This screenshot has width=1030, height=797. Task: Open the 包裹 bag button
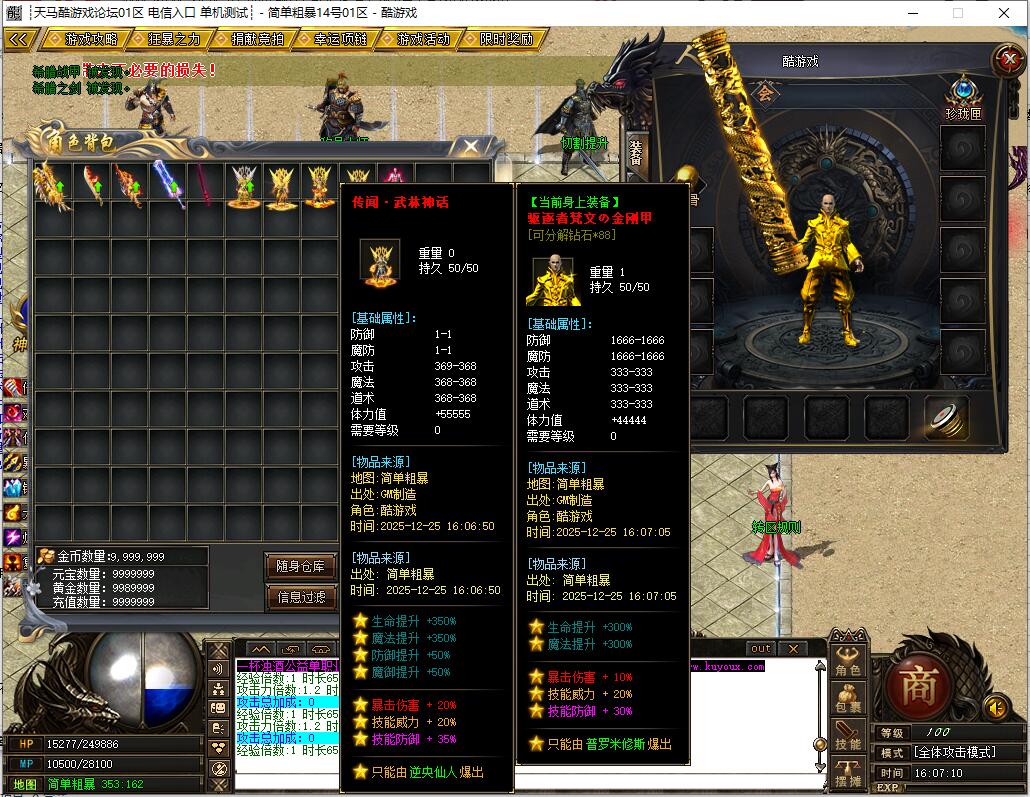[848, 699]
